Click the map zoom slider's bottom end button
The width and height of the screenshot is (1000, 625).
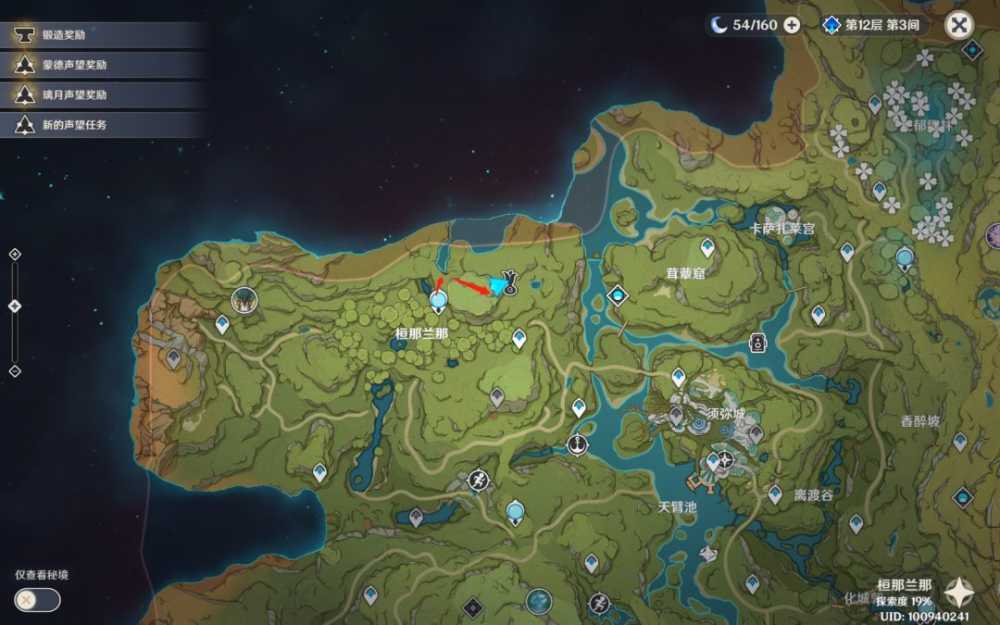(14, 371)
